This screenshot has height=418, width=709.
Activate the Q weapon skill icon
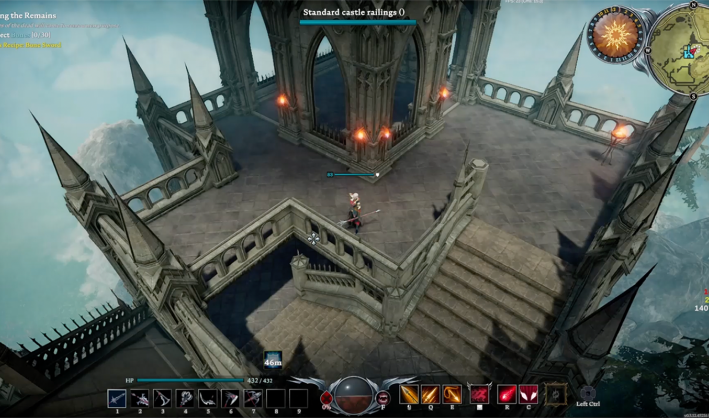430,394
